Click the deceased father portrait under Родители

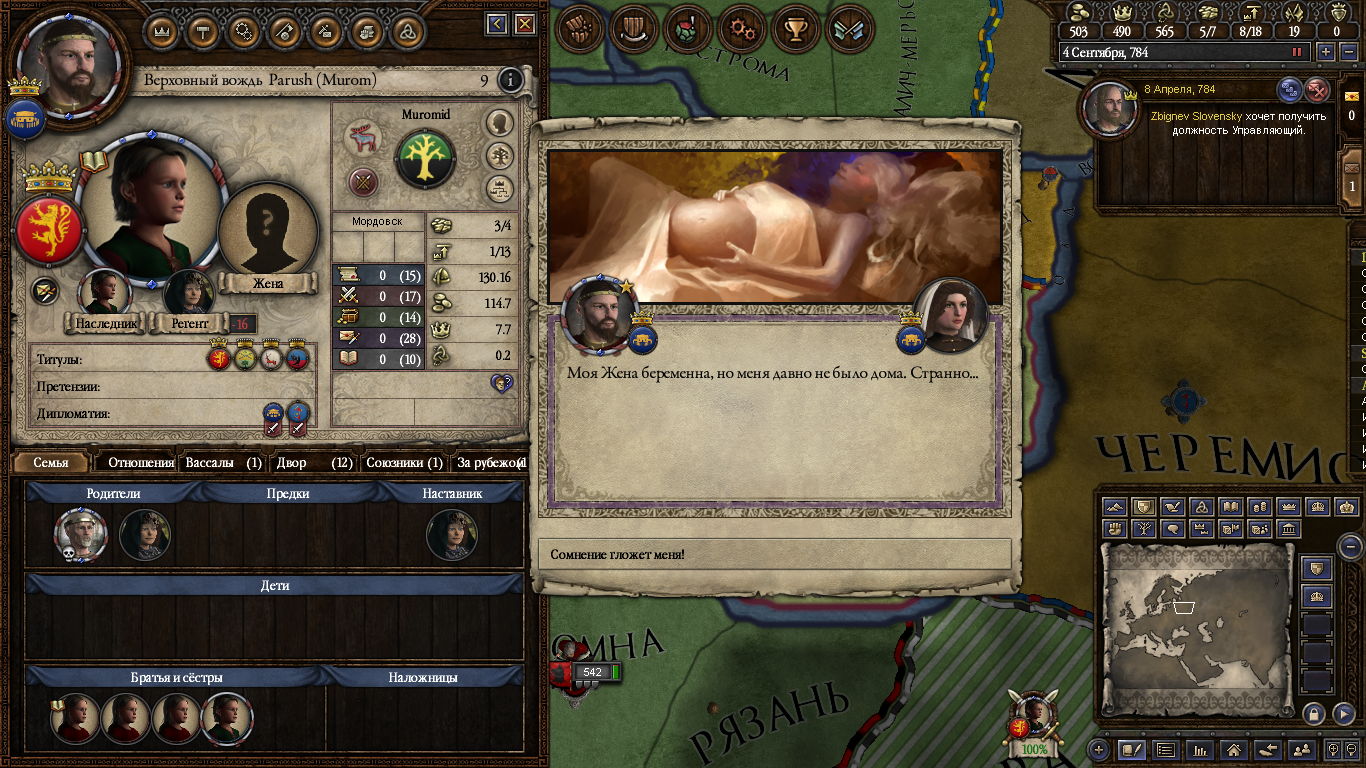click(80, 535)
